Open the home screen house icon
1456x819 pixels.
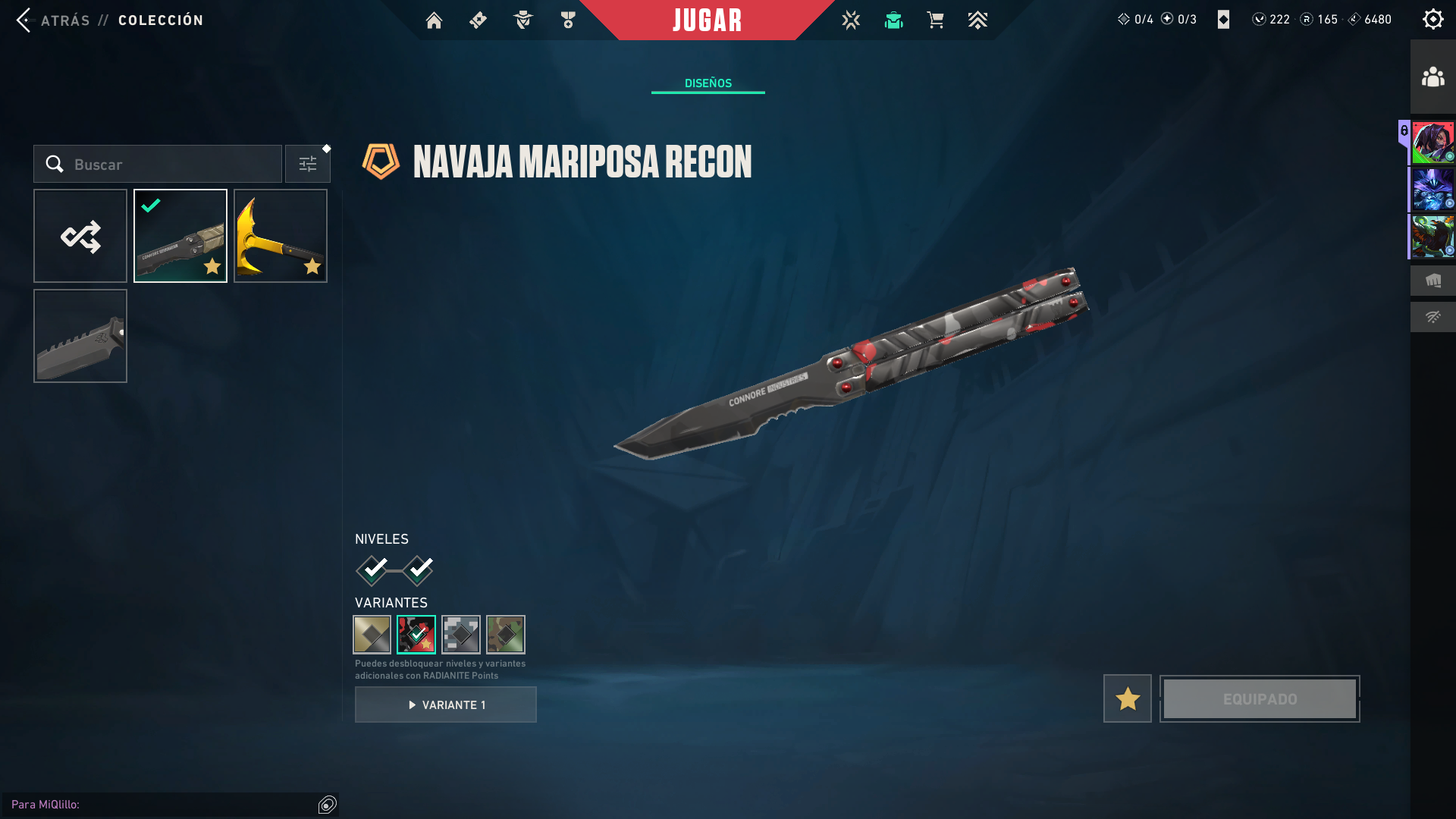point(434,20)
